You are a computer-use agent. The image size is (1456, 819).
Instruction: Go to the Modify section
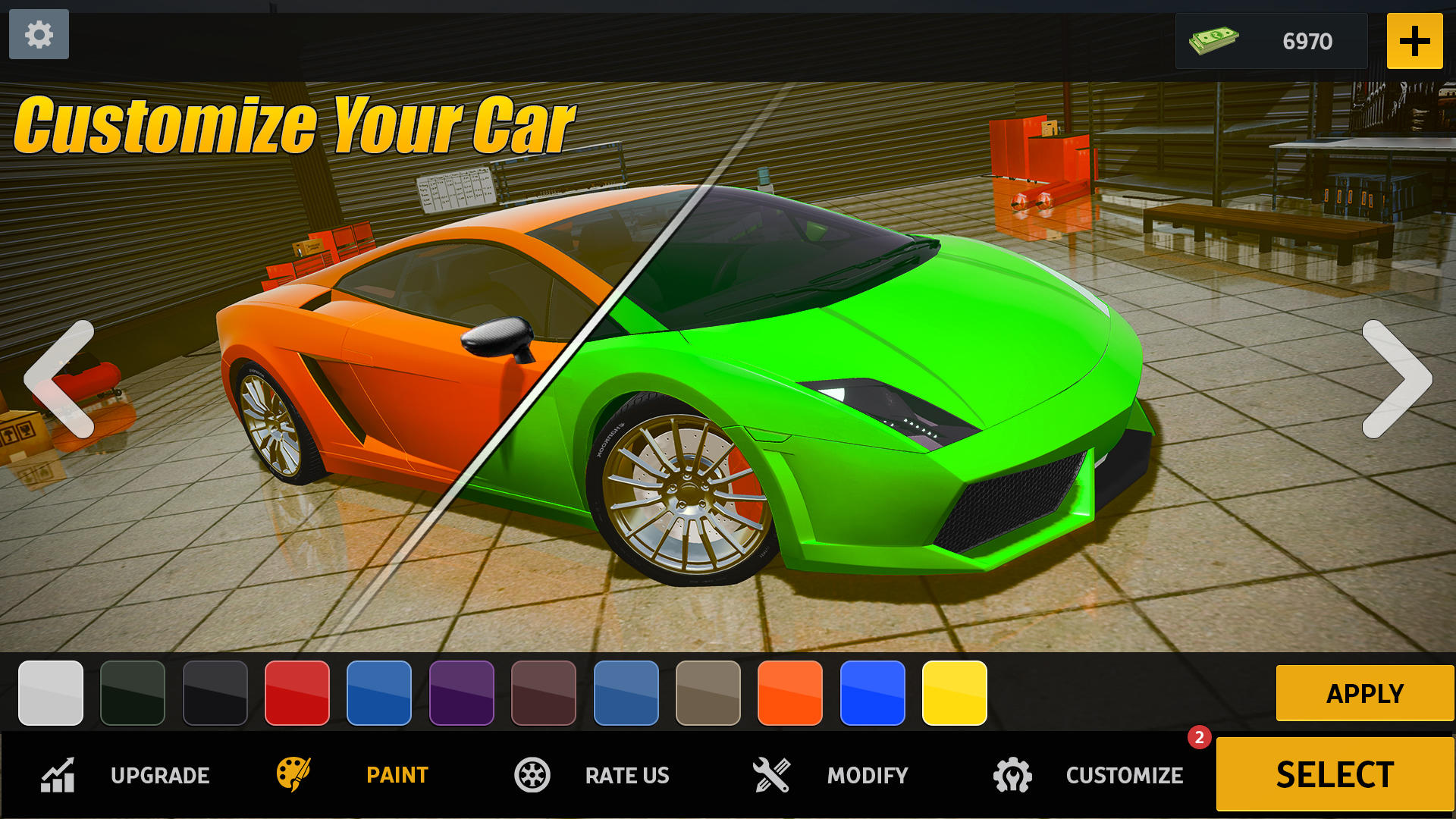866,775
